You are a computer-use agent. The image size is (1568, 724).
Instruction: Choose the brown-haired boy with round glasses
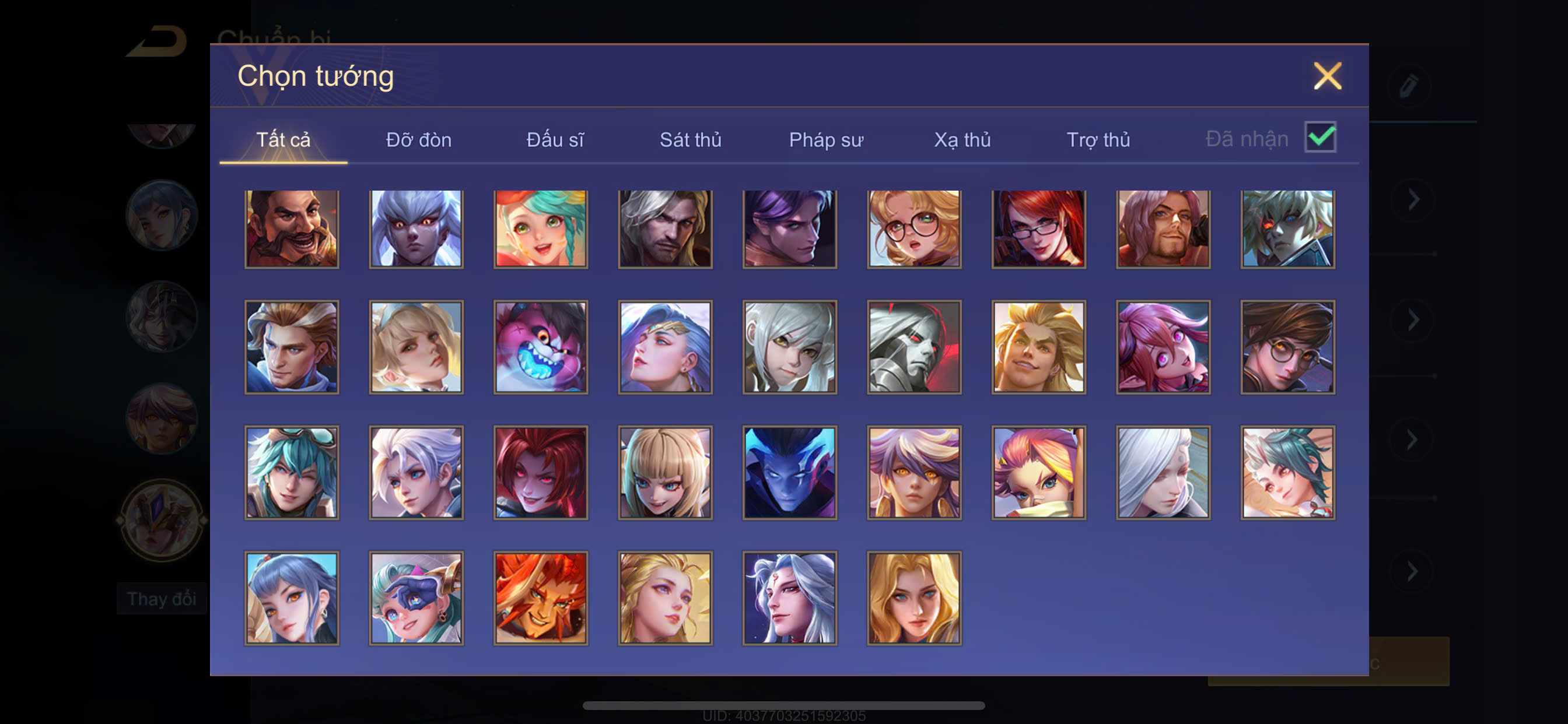[x=1287, y=347]
